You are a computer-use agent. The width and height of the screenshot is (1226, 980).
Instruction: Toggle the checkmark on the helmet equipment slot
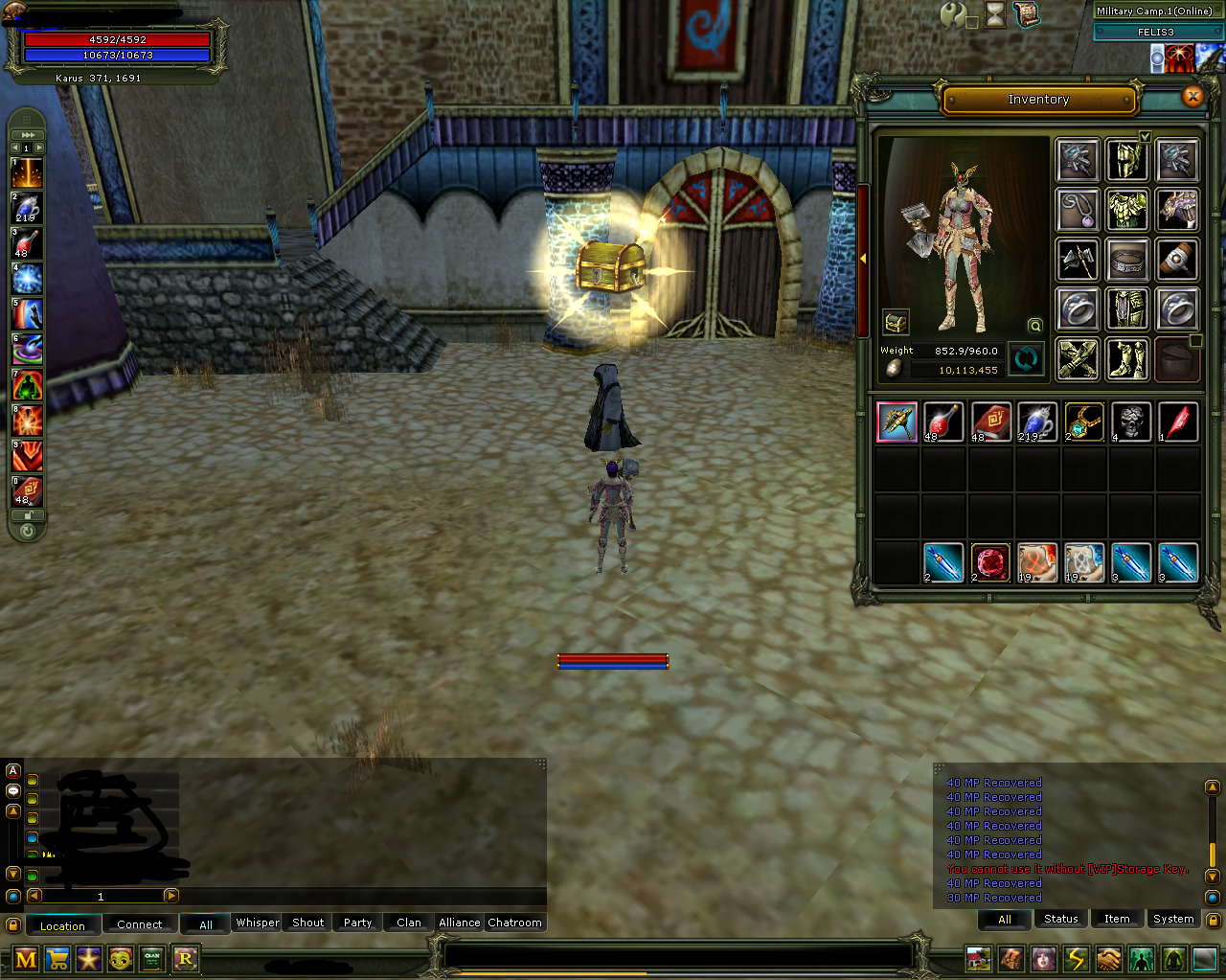point(1145,137)
